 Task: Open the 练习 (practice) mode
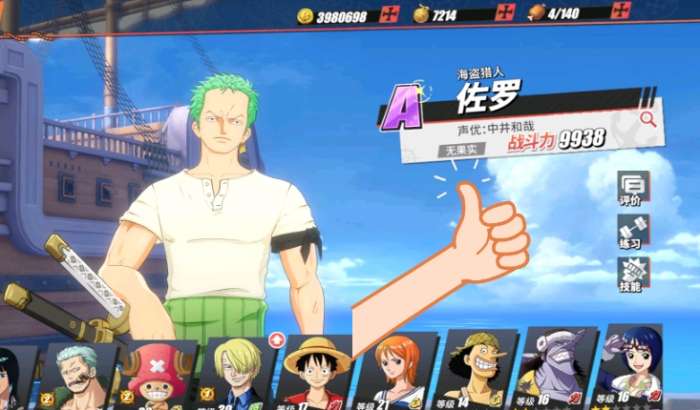[x=632, y=232]
